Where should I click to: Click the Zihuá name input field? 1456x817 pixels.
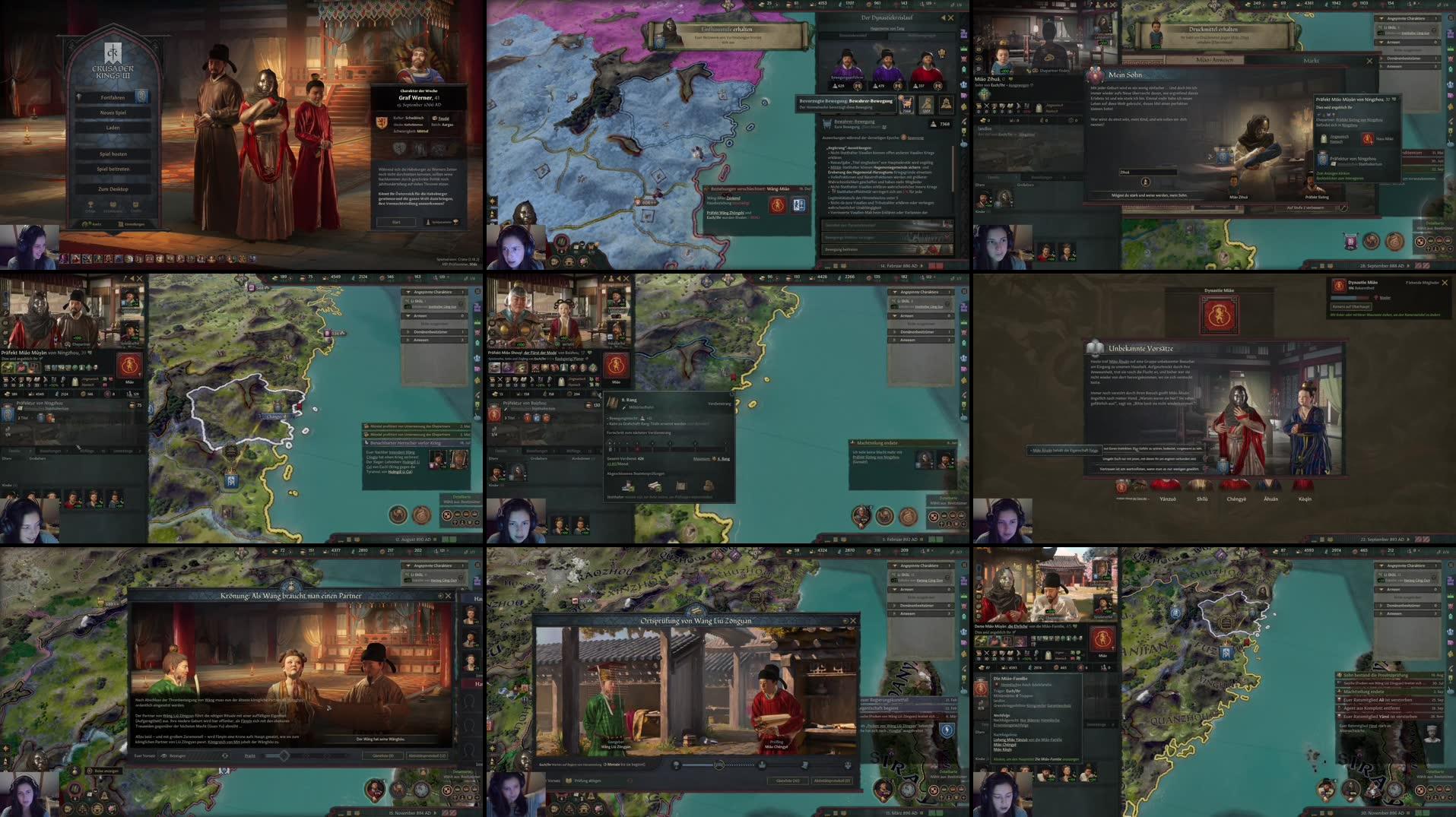click(1147, 172)
